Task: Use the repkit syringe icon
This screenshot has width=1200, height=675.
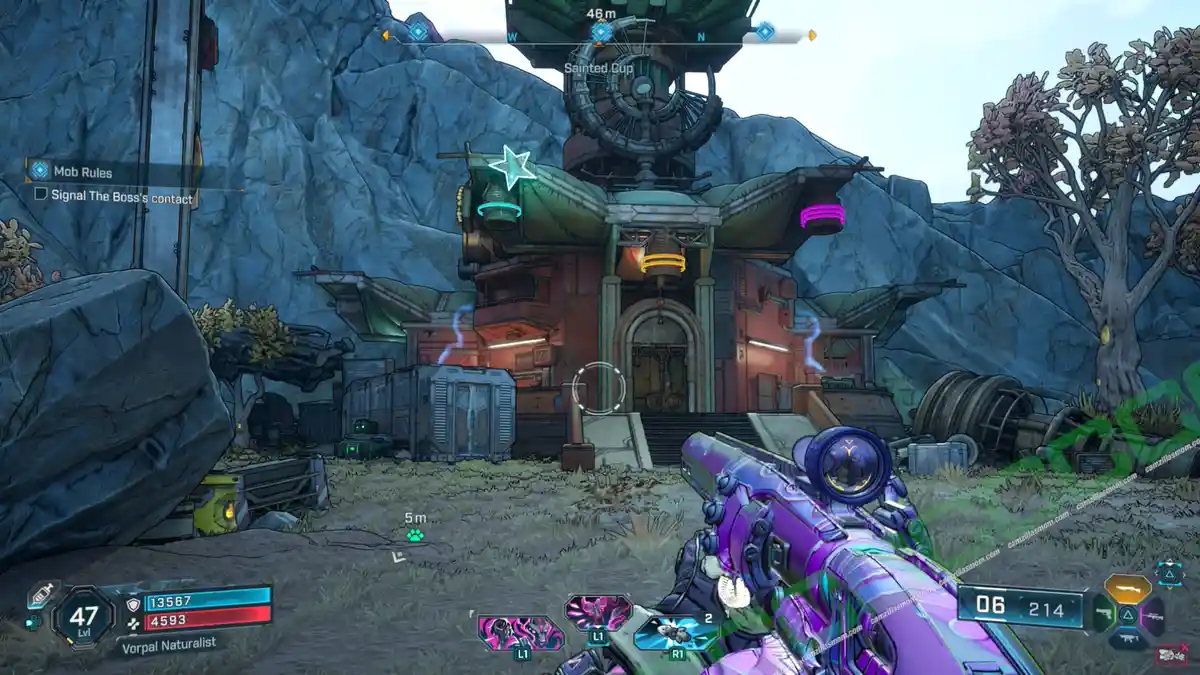Action: click(39, 596)
